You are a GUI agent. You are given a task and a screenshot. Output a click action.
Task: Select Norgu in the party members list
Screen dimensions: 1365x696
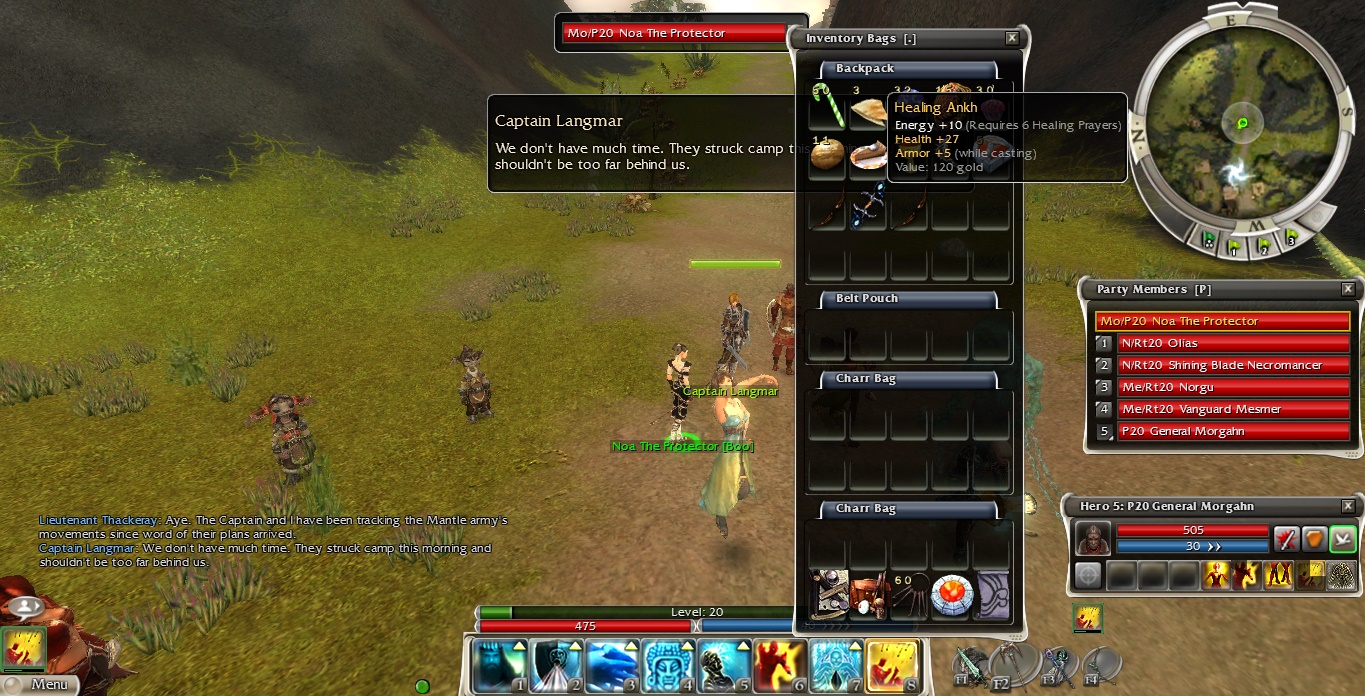[x=1232, y=387]
